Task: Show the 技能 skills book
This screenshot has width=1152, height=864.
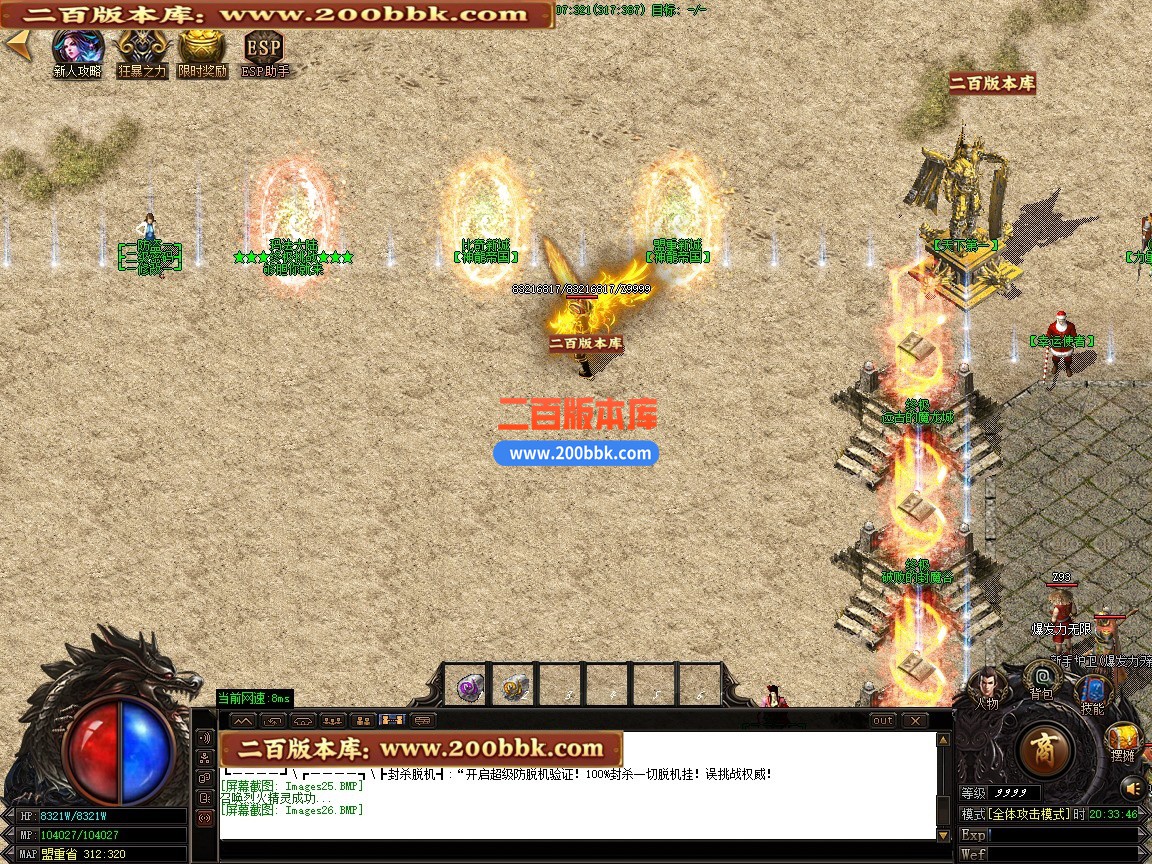Action: [1092, 692]
